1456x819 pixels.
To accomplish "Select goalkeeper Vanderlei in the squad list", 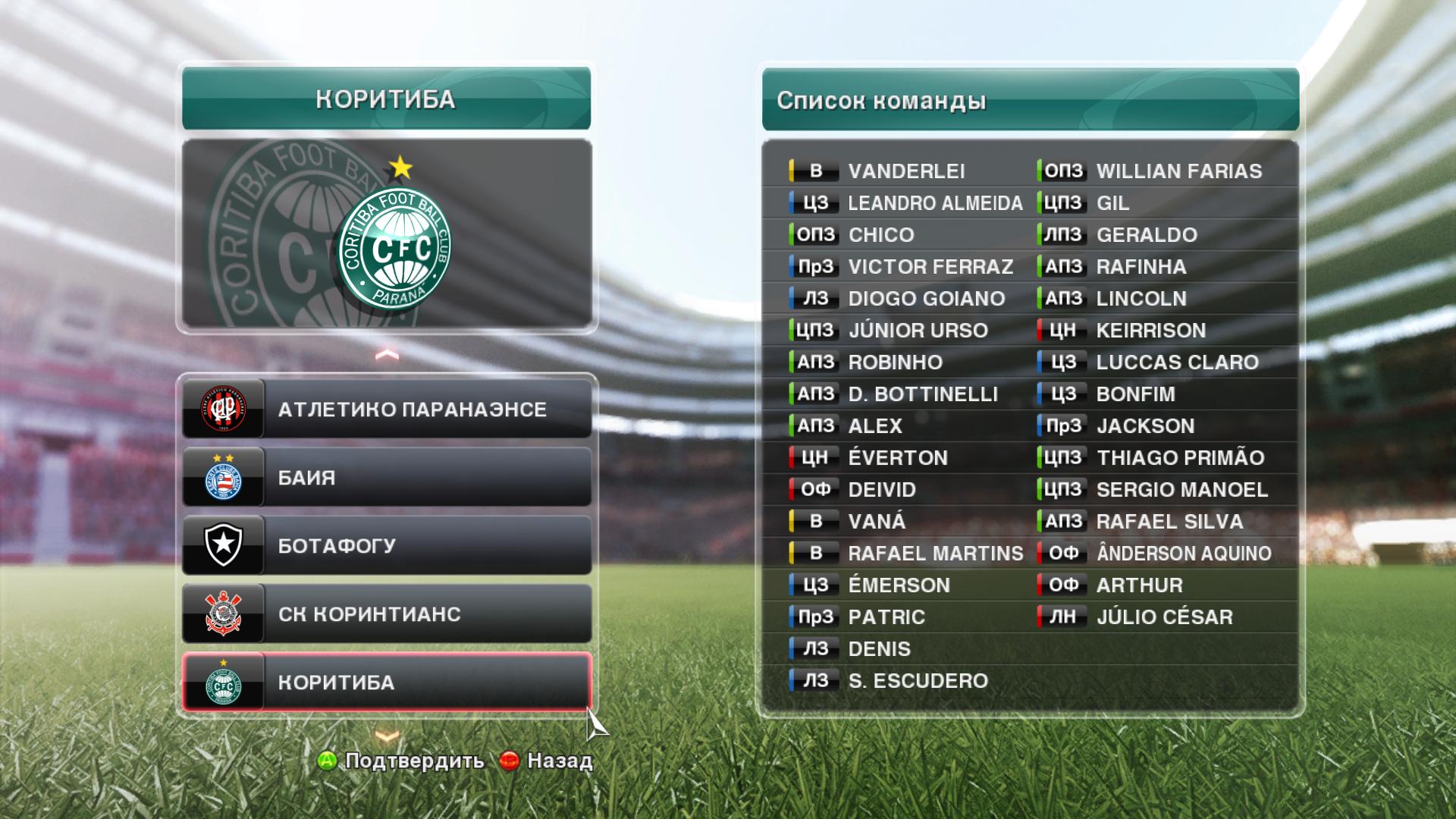I will pyautogui.click(x=906, y=171).
